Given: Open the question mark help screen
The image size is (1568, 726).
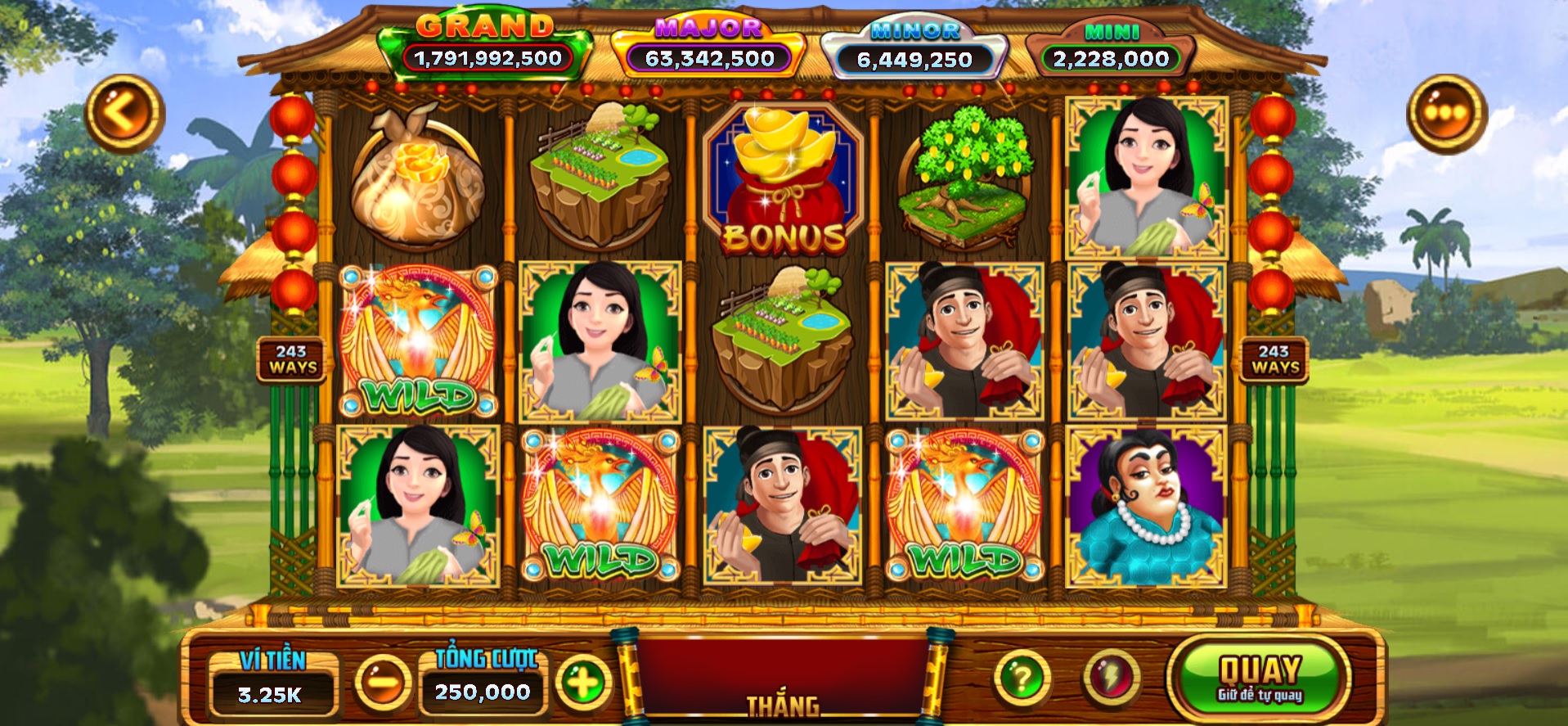Looking at the screenshot, I should (1022, 678).
